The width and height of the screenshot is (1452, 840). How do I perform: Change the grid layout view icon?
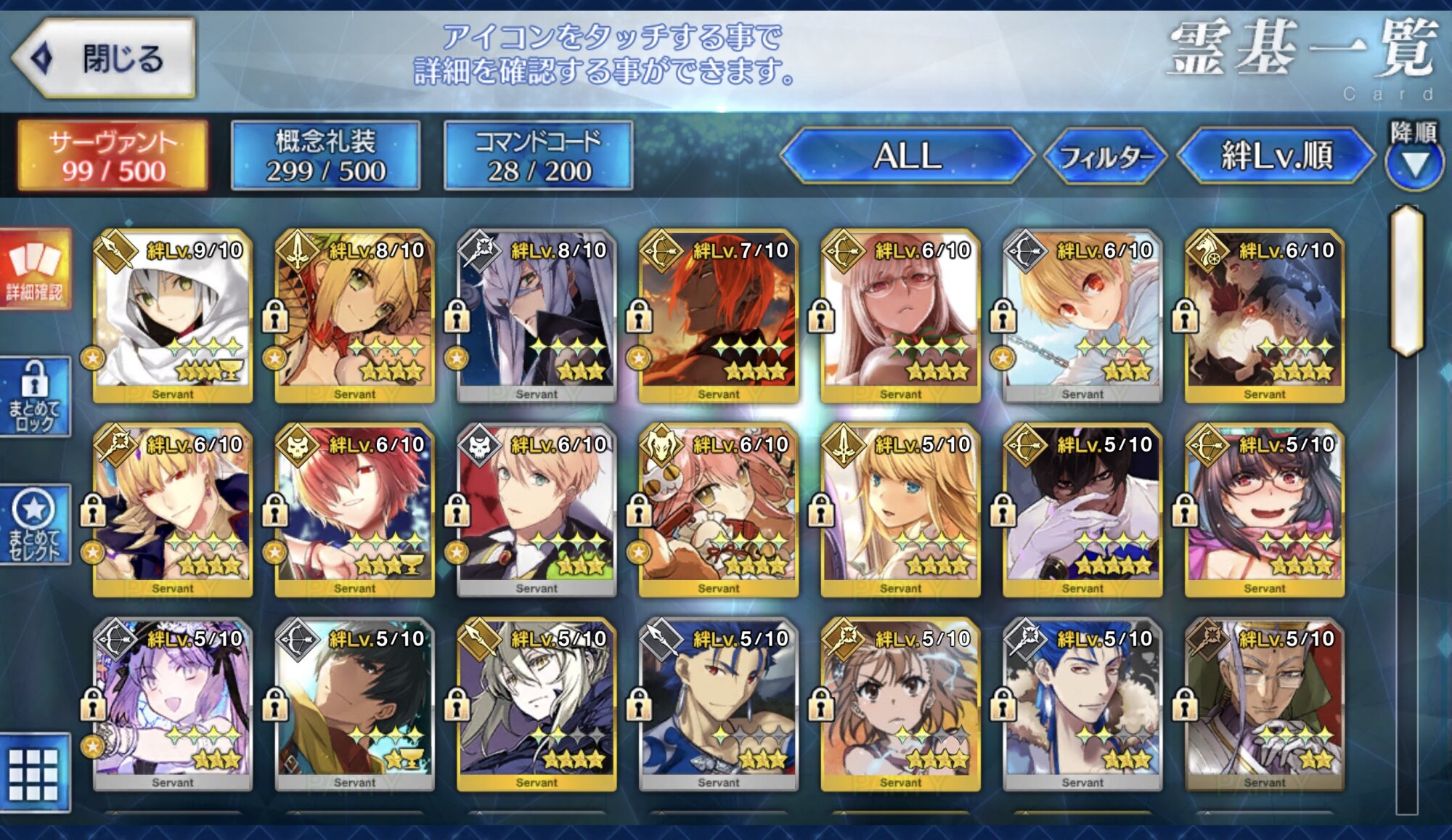(33, 773)
